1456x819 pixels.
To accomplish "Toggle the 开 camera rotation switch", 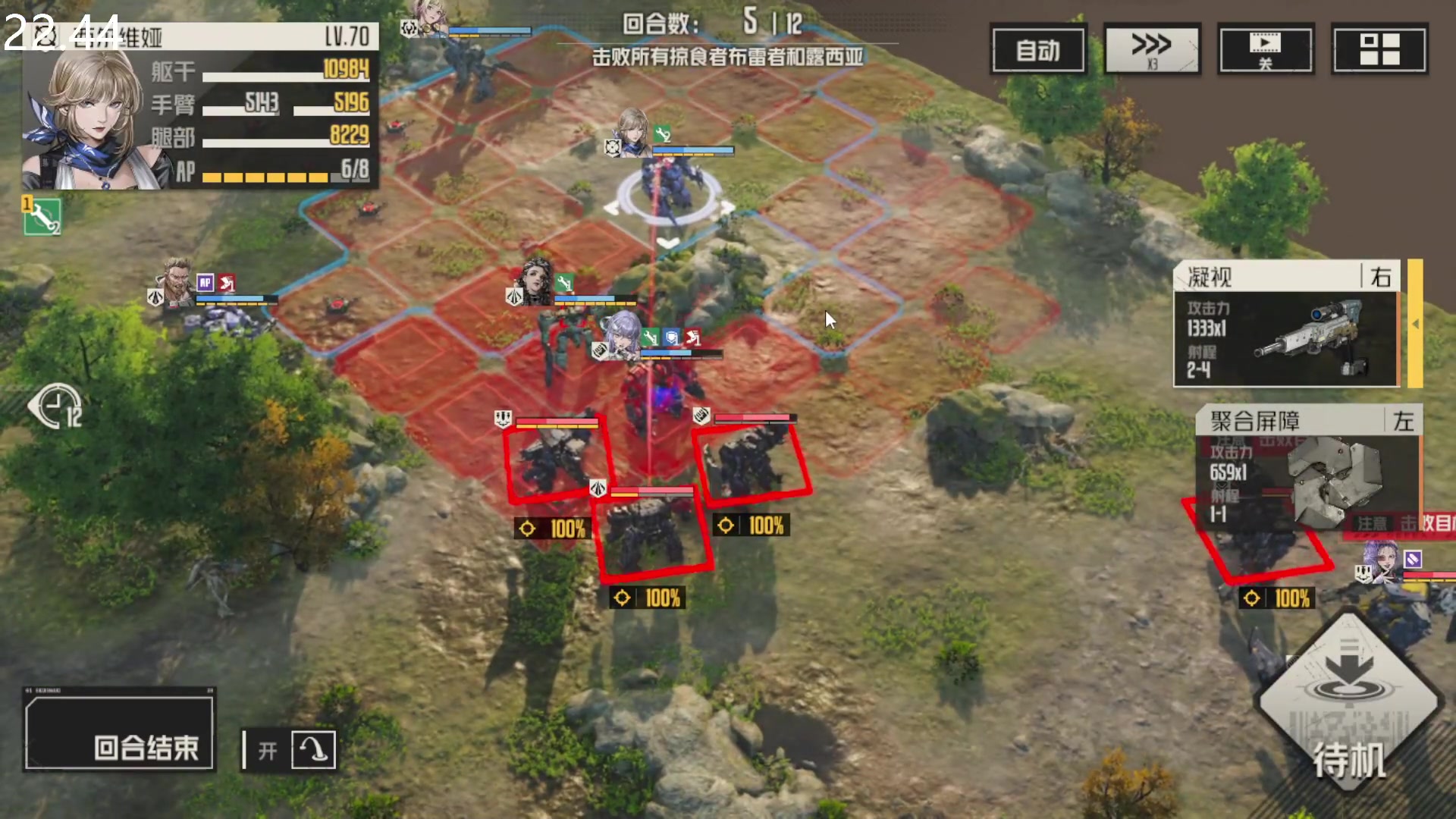I will point(289,750).
